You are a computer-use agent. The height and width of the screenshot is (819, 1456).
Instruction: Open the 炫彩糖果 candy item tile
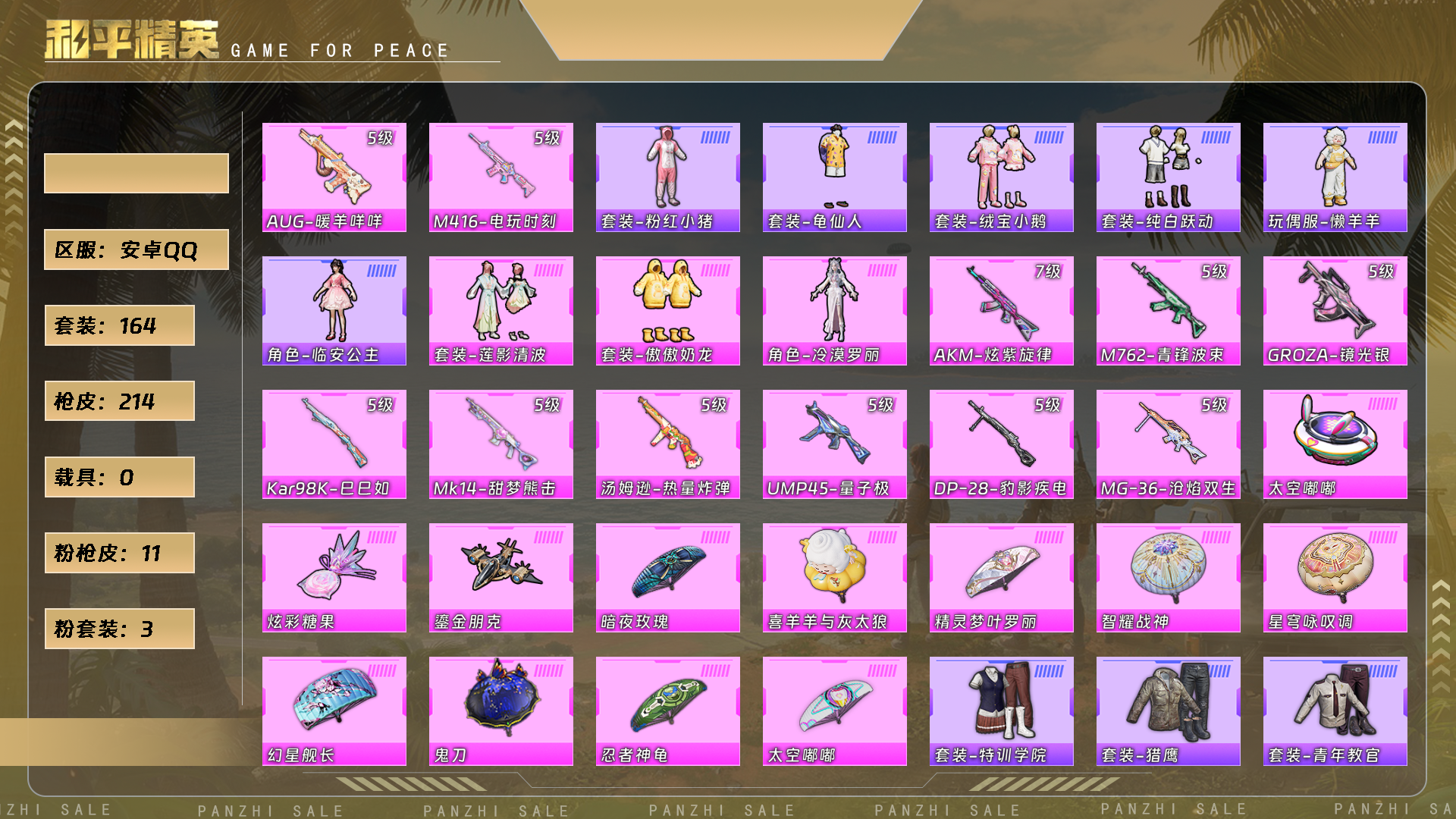coord(334,578)
